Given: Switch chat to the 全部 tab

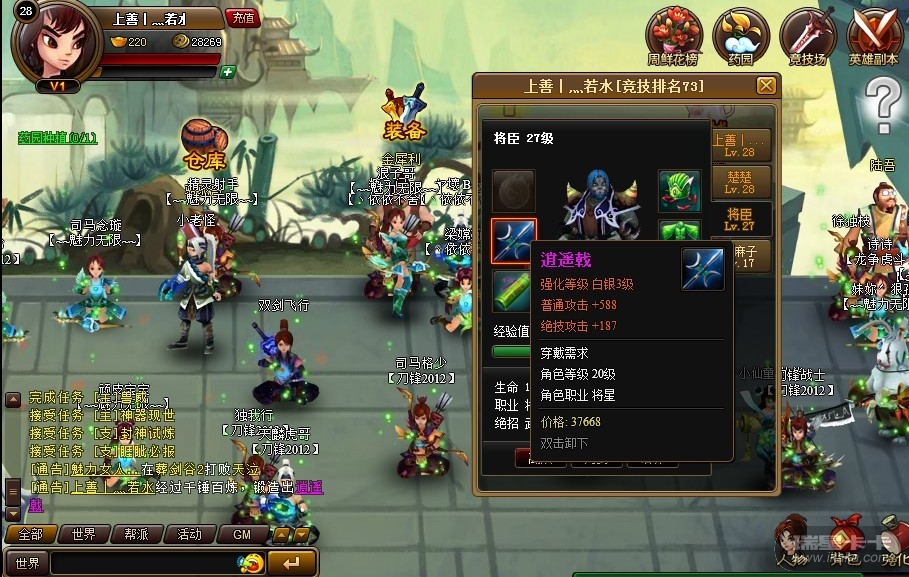Looking at the screenshot, I should (30, 534).
